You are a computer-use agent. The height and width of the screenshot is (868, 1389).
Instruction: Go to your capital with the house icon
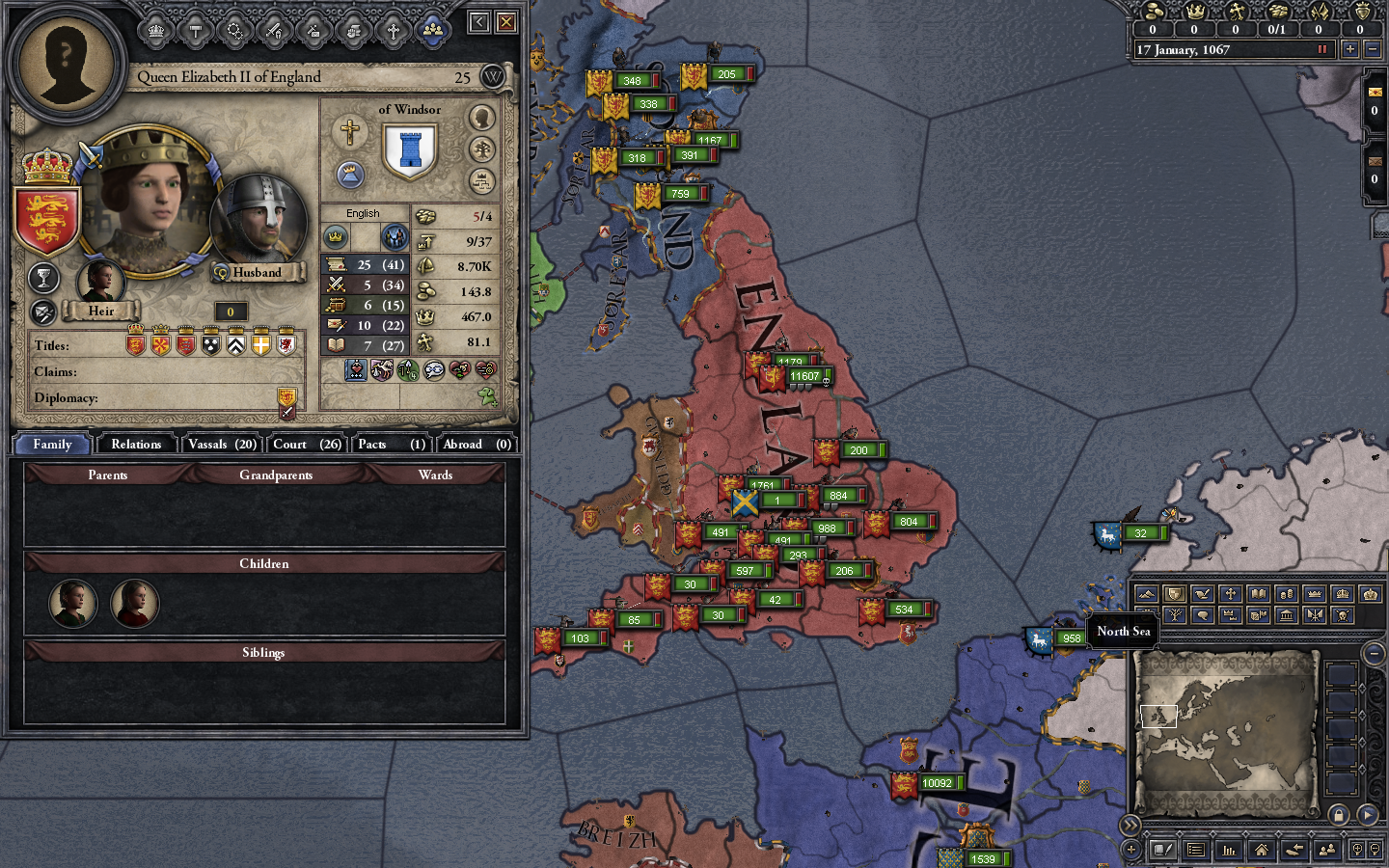click(1262, 851)
